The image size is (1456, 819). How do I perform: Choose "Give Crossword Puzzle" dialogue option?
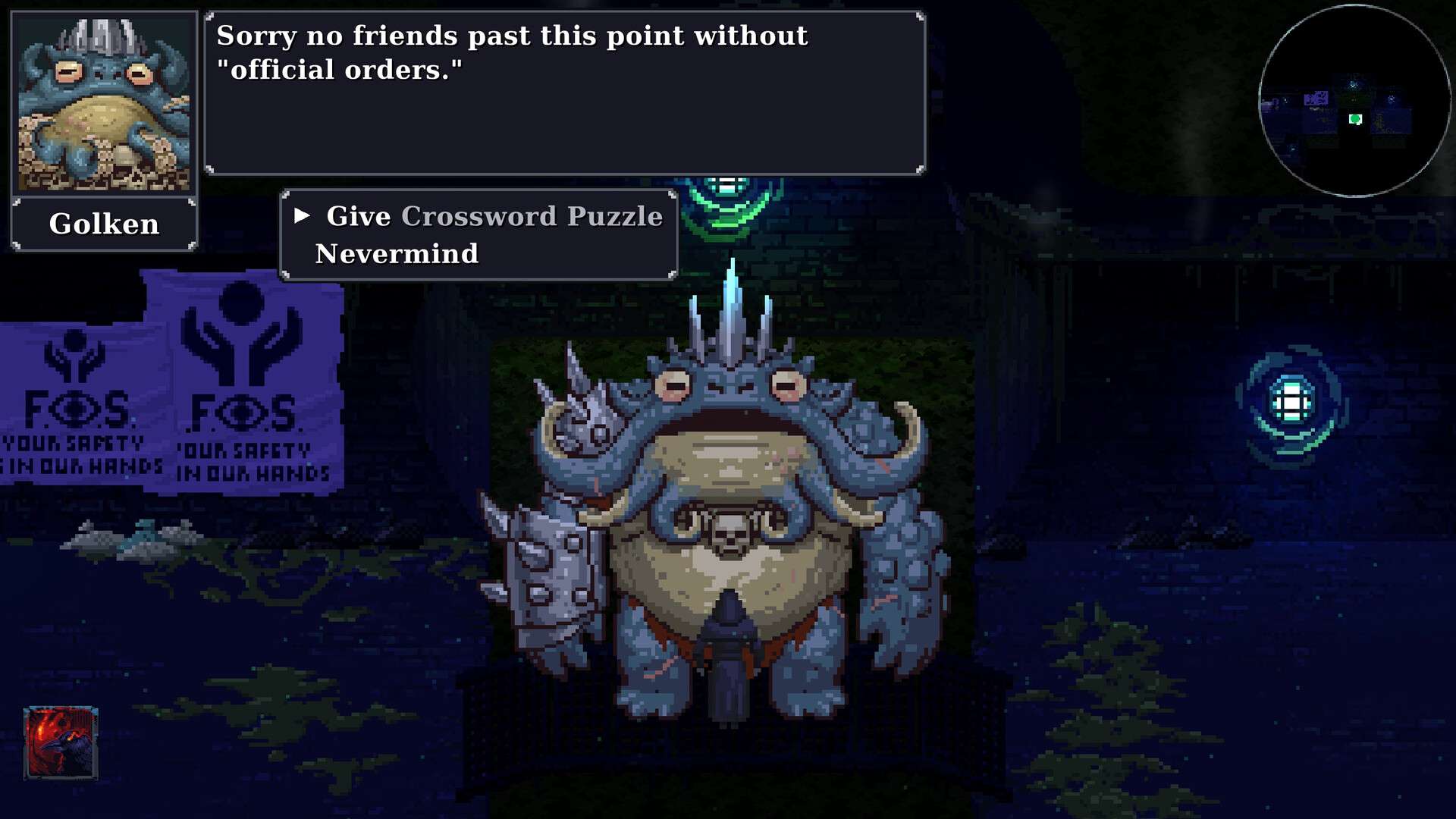(x=494, y=217)
